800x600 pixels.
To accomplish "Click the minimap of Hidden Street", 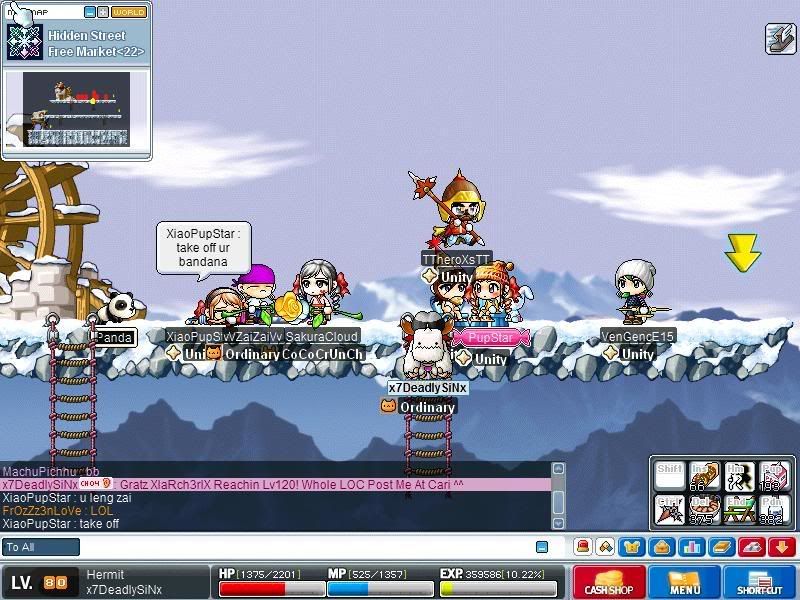I will 77,108.
